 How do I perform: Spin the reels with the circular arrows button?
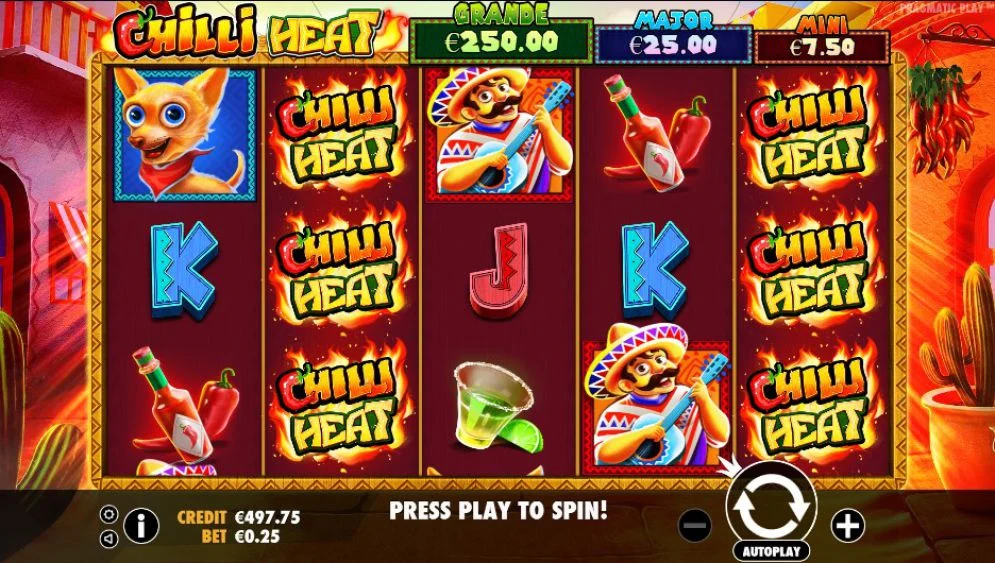[771, 507]
